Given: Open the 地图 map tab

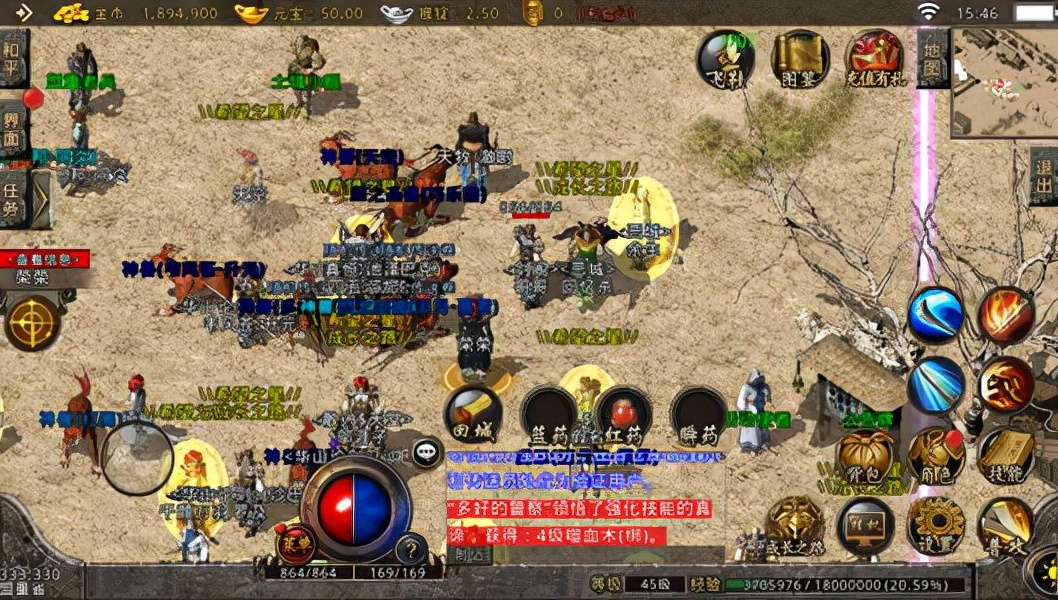Looking at the screenshot, I should [x=932, y=59].
